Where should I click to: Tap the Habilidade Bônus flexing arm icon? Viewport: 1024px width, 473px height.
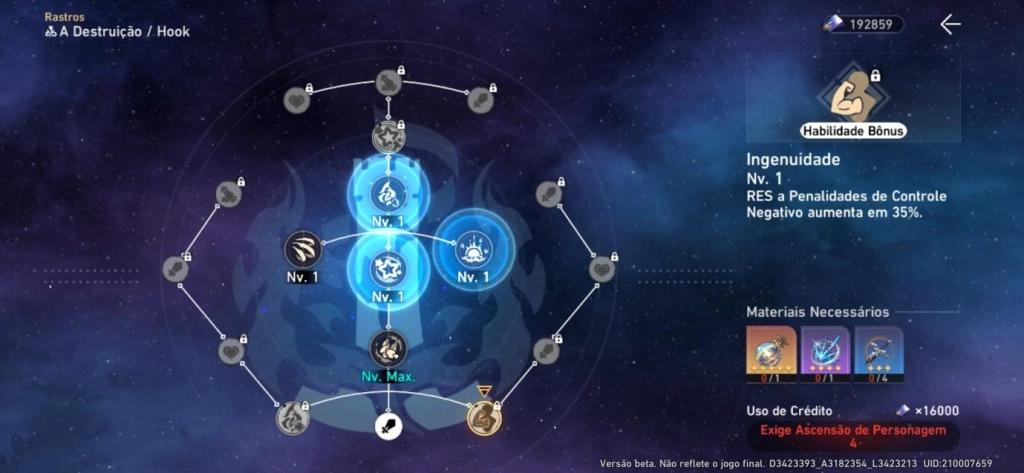pyautogui.click(x=853, y=97)
